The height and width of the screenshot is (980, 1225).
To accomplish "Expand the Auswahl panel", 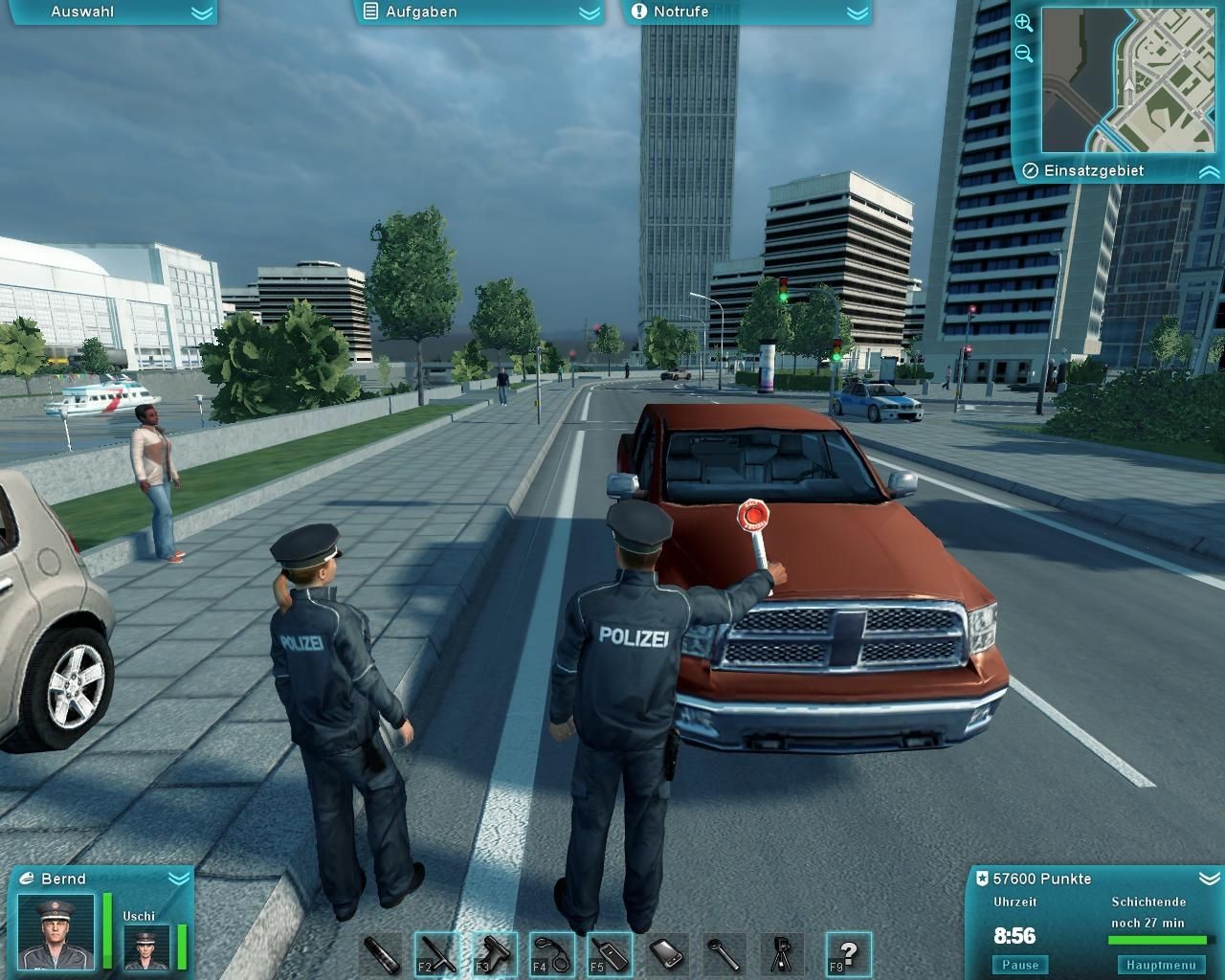I will click(201, 12).
